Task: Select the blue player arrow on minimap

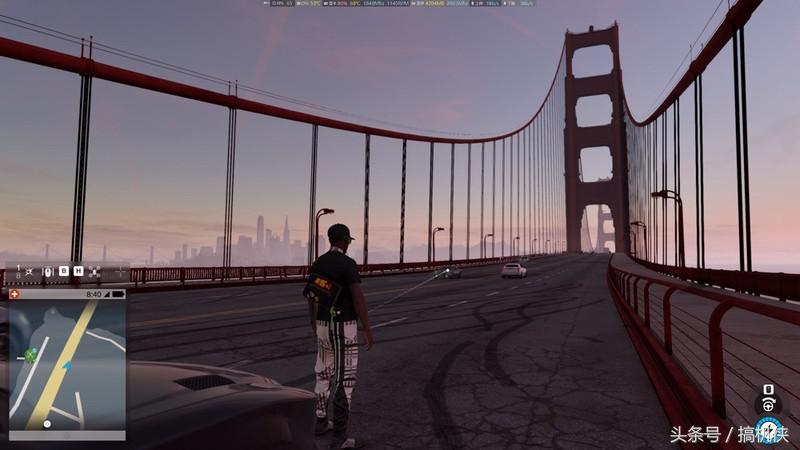Action: click(x=66, y=366)
